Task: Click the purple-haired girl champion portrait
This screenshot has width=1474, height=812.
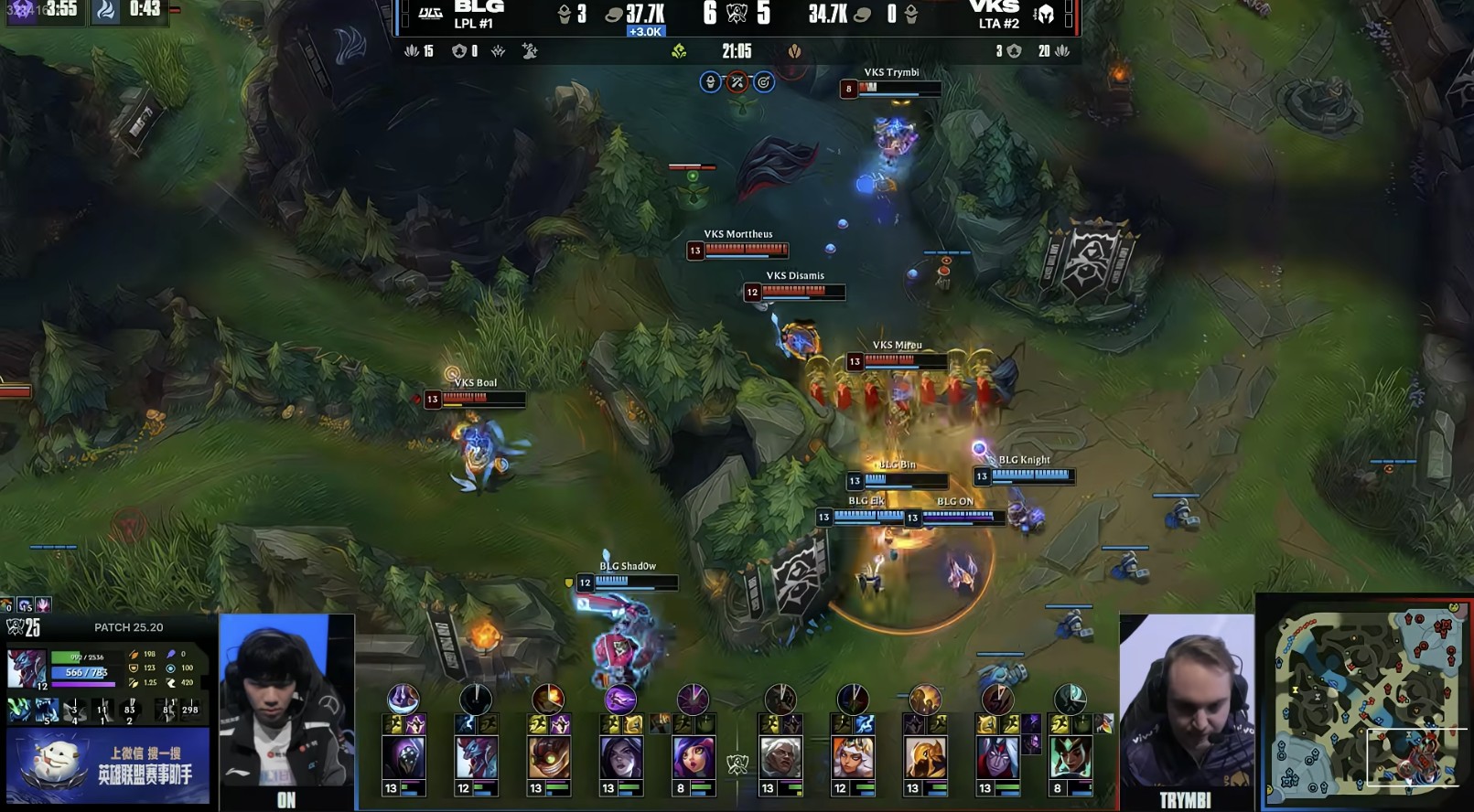Action: point(693,758)
